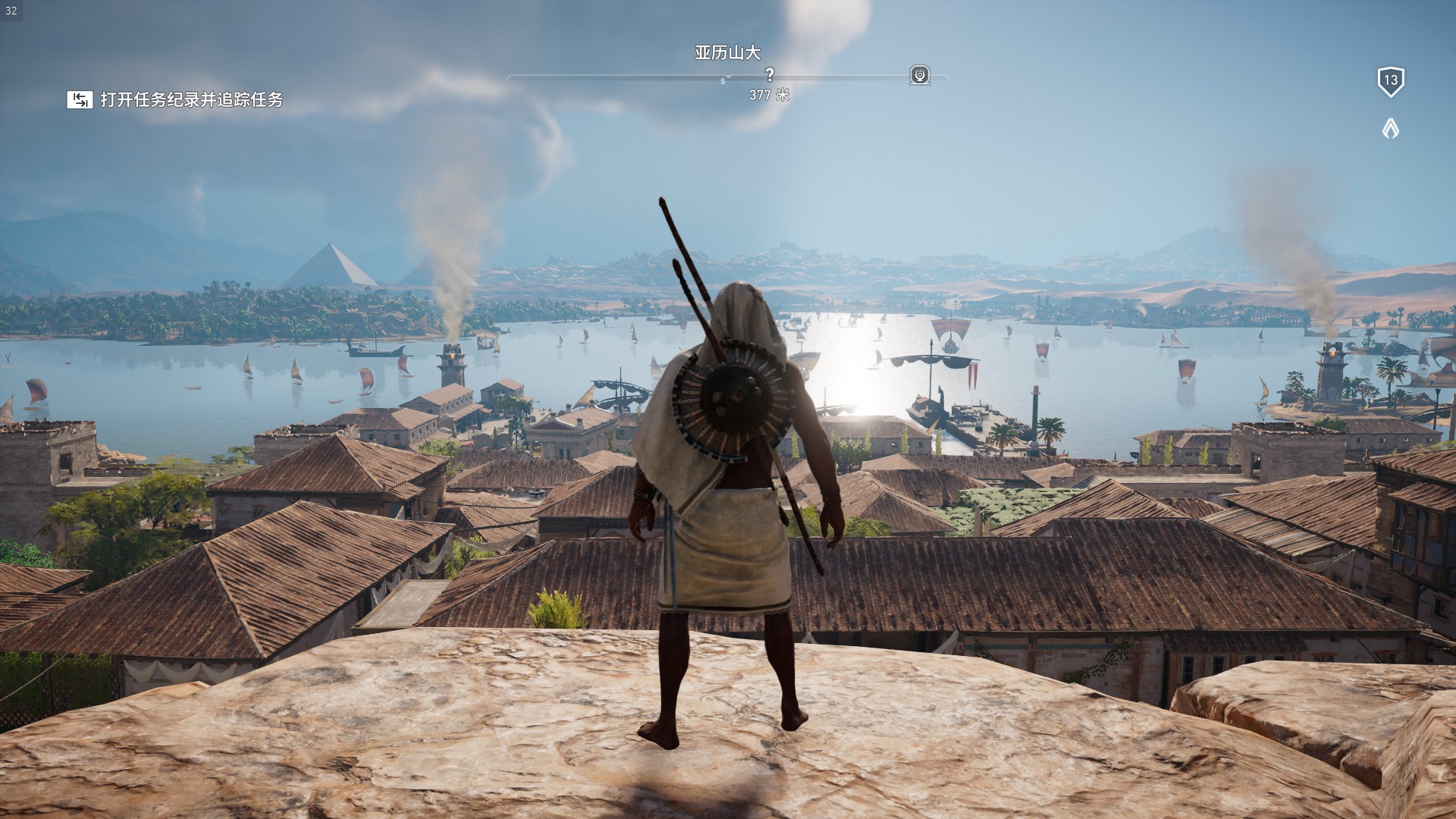The height and width of the screenshot is (819, 1456).
Task: Click the ability point icon below the level badge
Action: click(1390, 129)
